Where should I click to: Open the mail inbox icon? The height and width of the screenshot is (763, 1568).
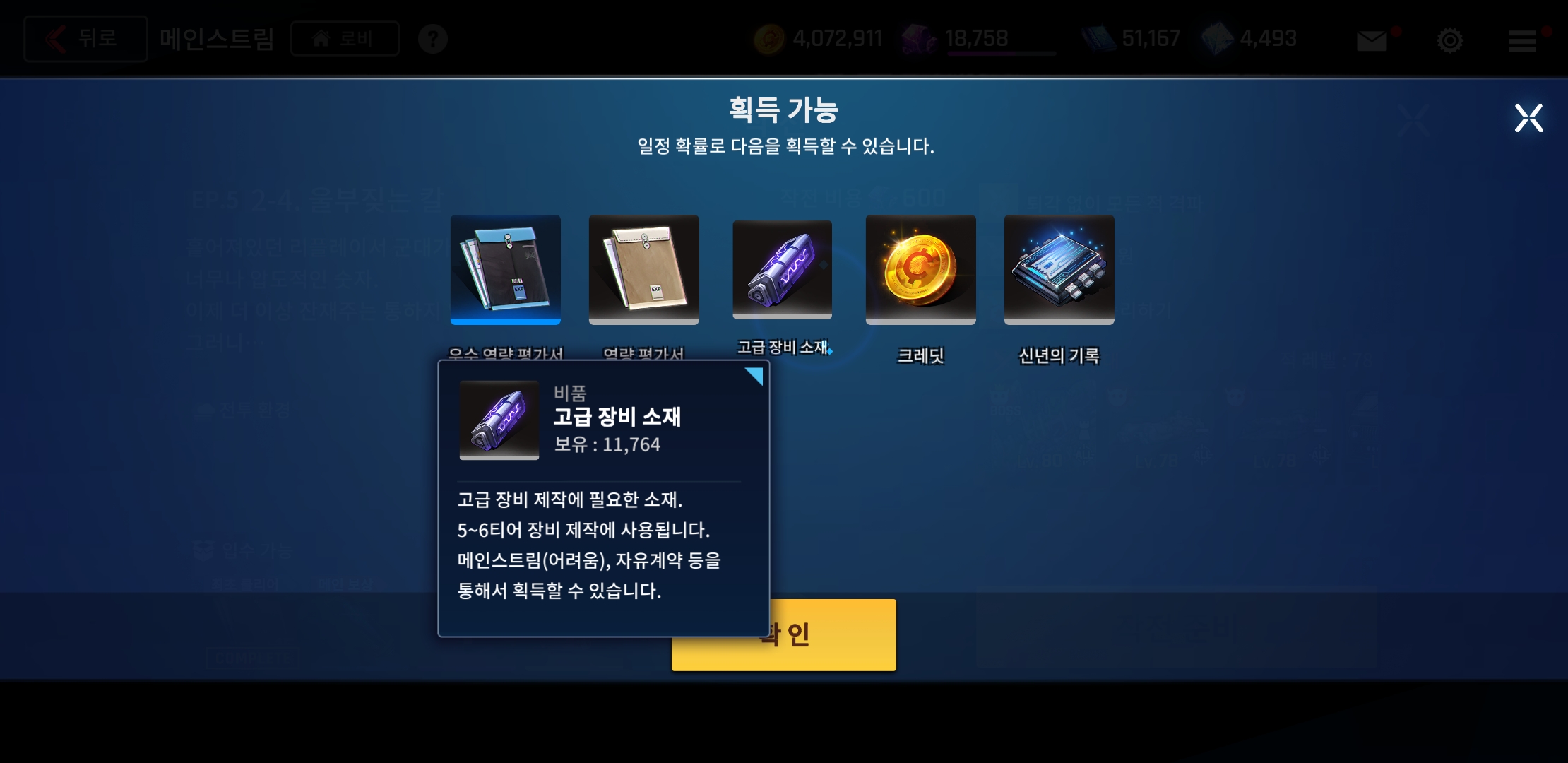pos(1371,39)
